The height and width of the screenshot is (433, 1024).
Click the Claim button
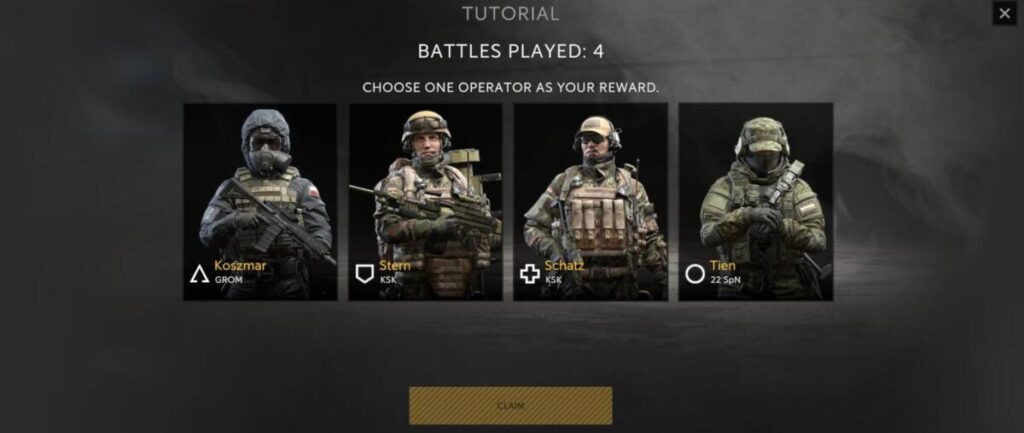(510, 405)
